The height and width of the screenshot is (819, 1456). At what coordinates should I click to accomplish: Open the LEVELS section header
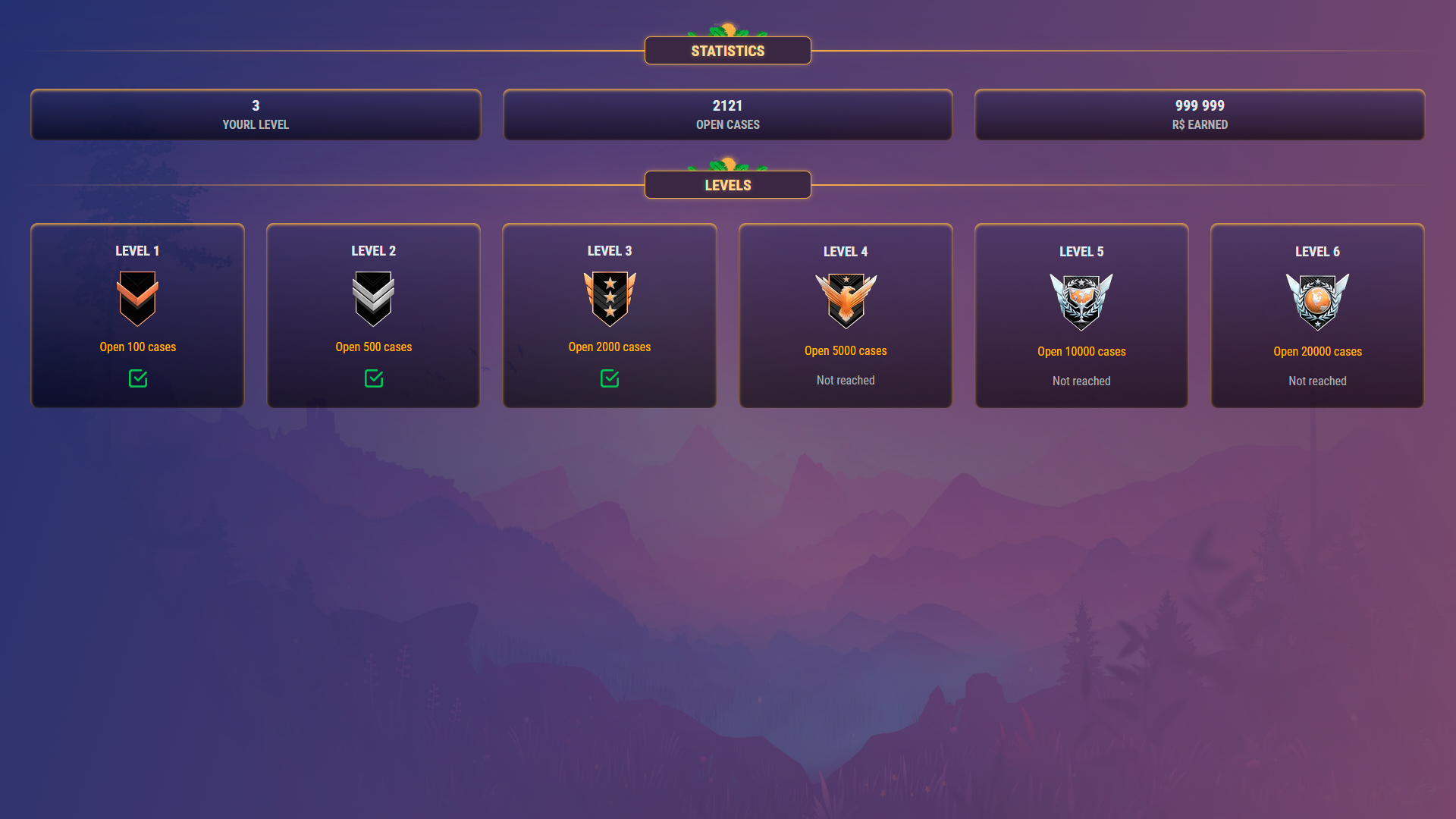click(x=727, y=184)
